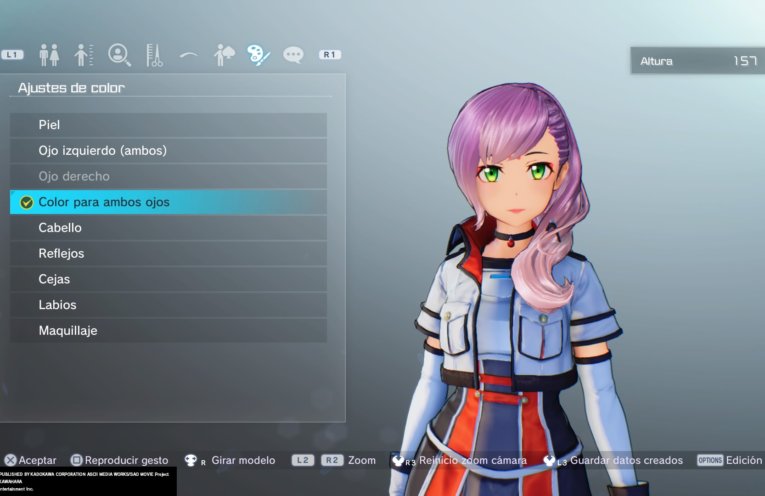765x496 pixels.
Task: Switch to the gender tab with two figures
Action: coord(49,55)
